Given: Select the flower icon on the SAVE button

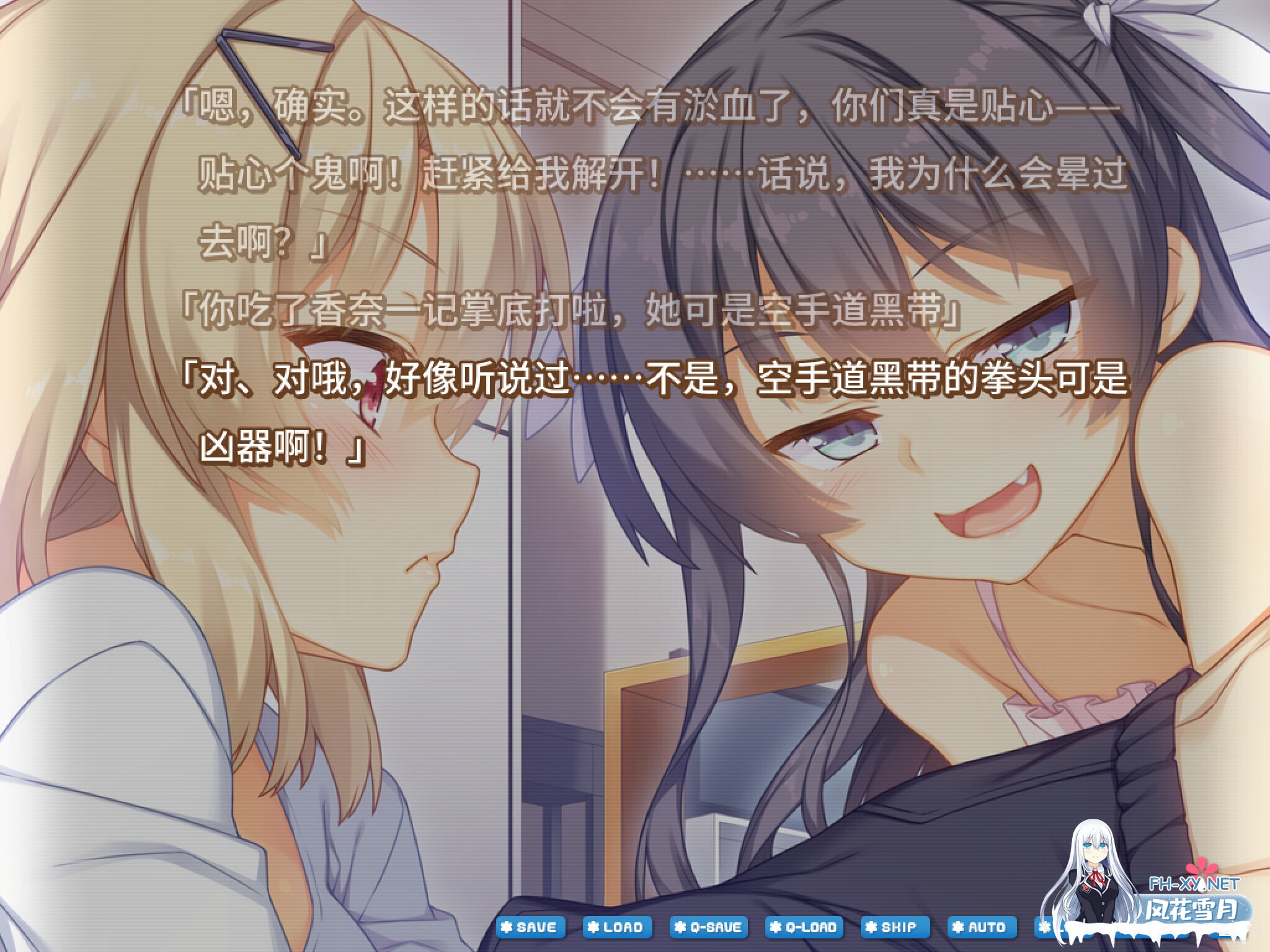Looking at the screenshot, I should [x=507, y=927].
